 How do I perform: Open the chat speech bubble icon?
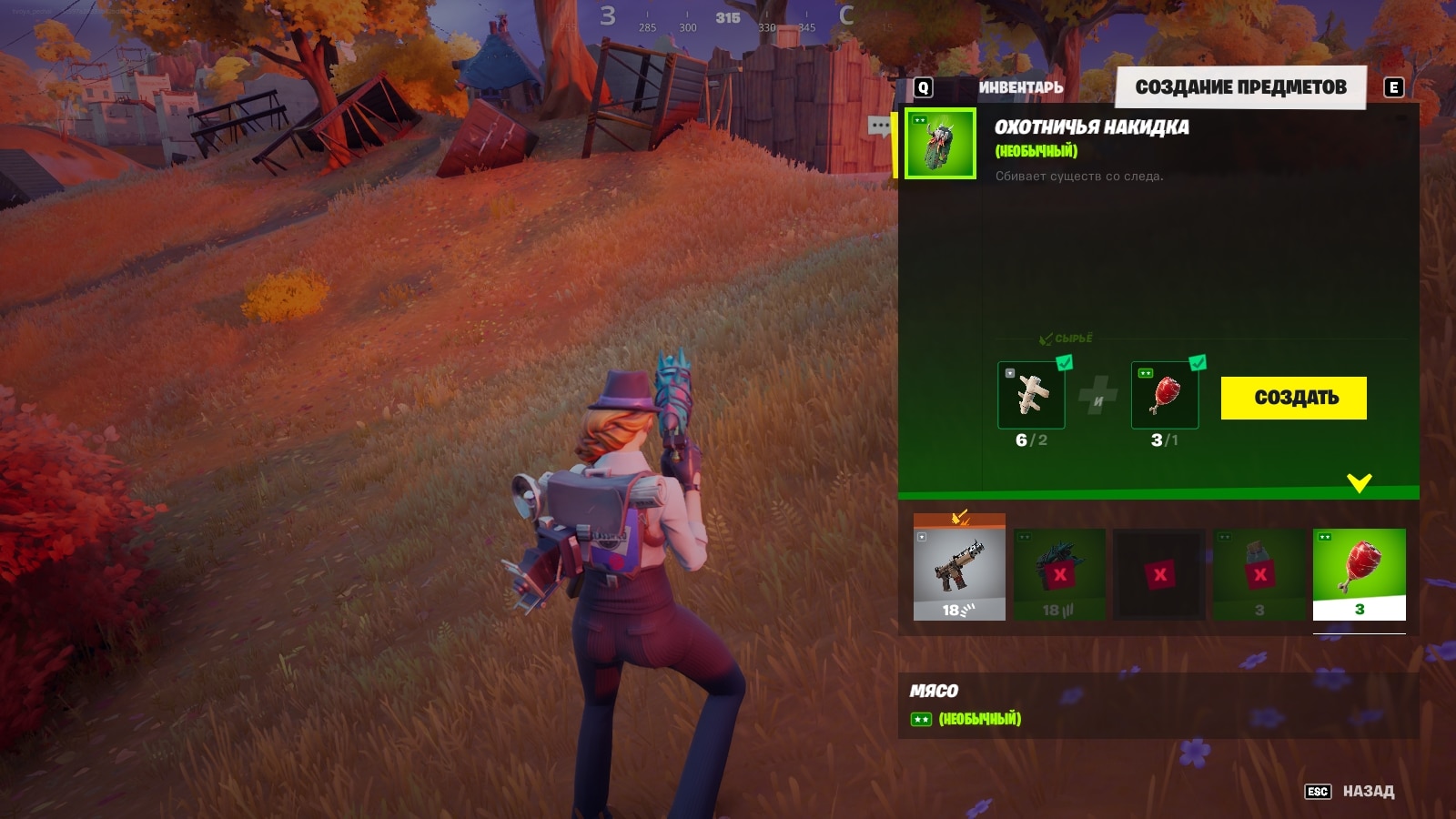coord(879,126)
